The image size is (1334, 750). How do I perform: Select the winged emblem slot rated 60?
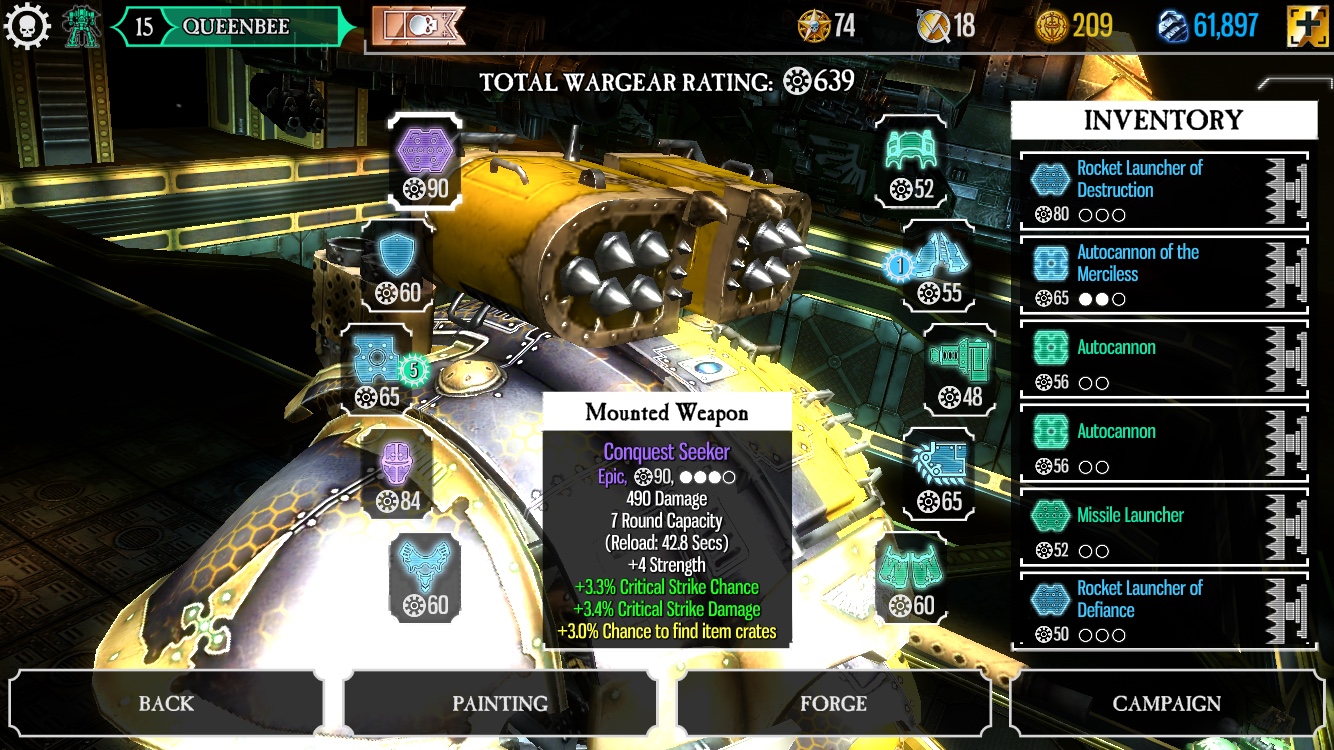[425, 577]
